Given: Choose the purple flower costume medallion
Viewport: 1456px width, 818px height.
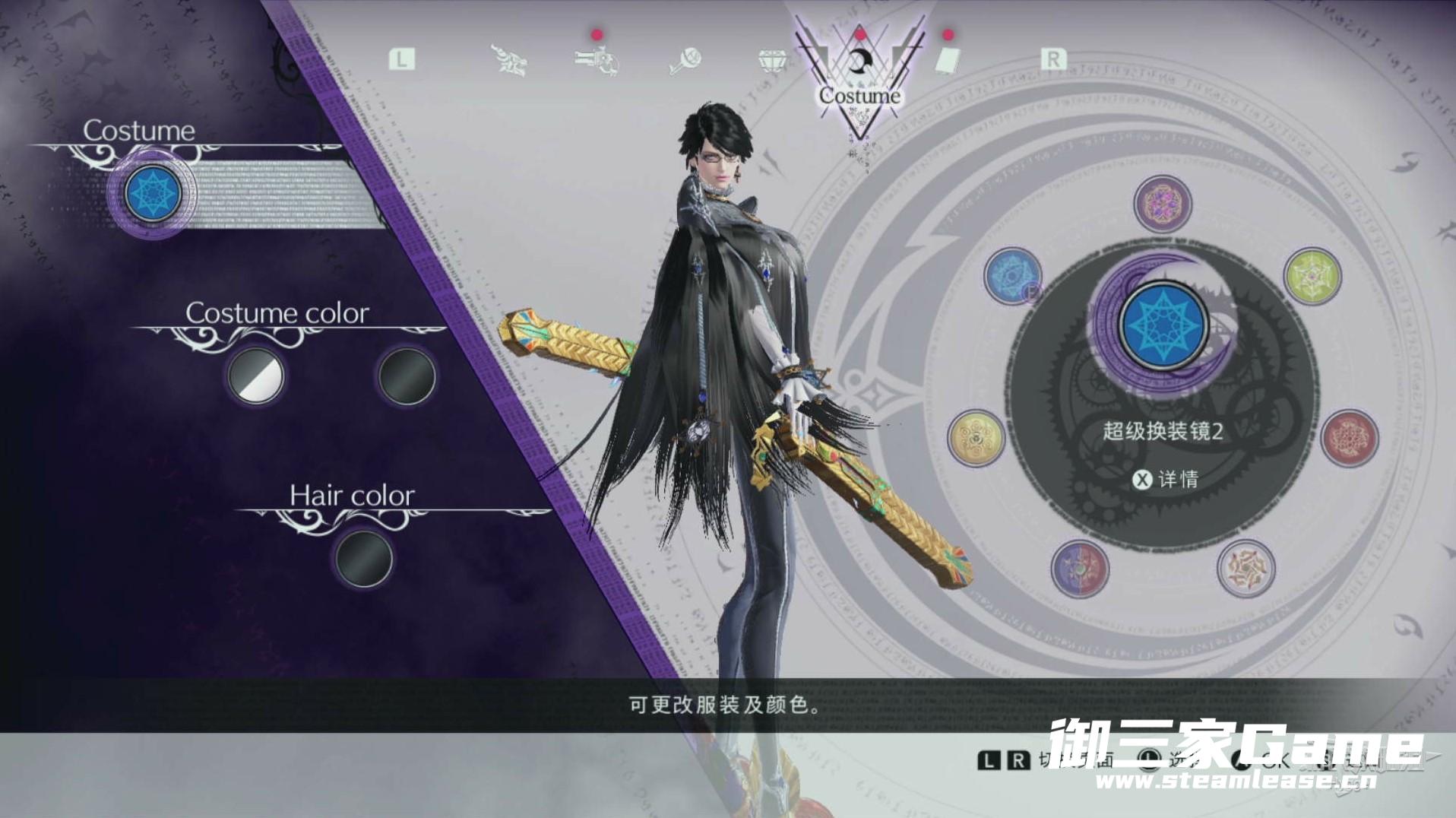Looking at the screenshot, I should [x=1162, y=204].
